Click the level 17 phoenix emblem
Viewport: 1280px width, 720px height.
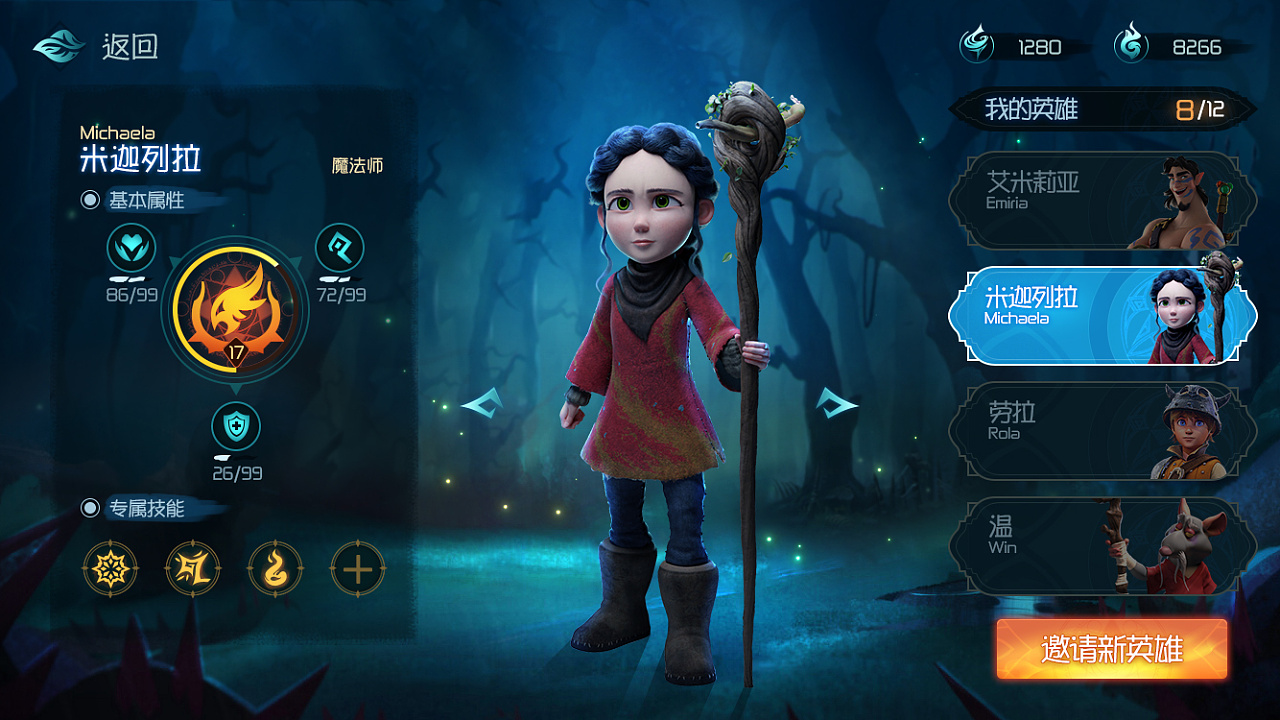tap(234, 310)
